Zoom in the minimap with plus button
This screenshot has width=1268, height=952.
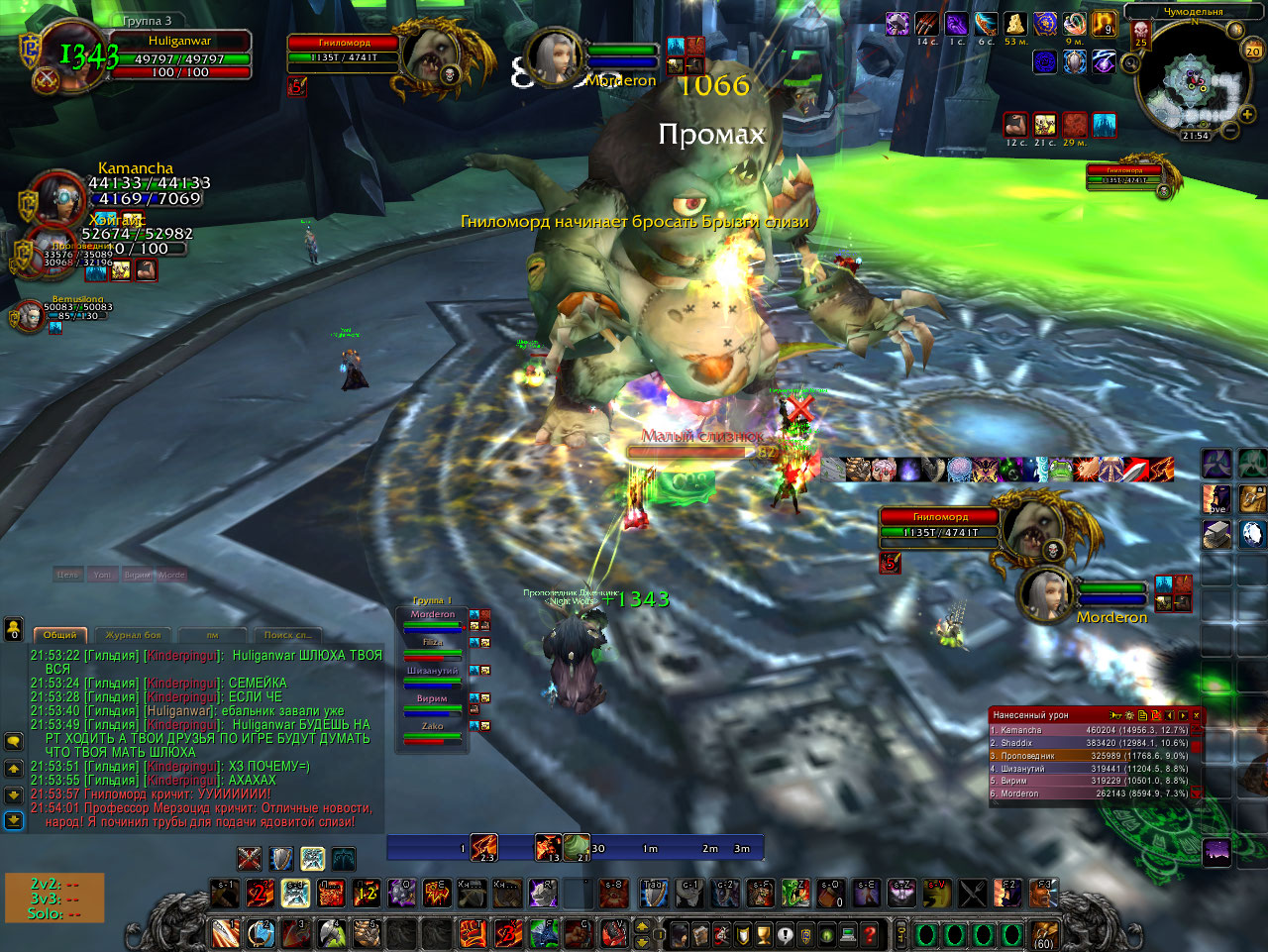pos(1246,115)
